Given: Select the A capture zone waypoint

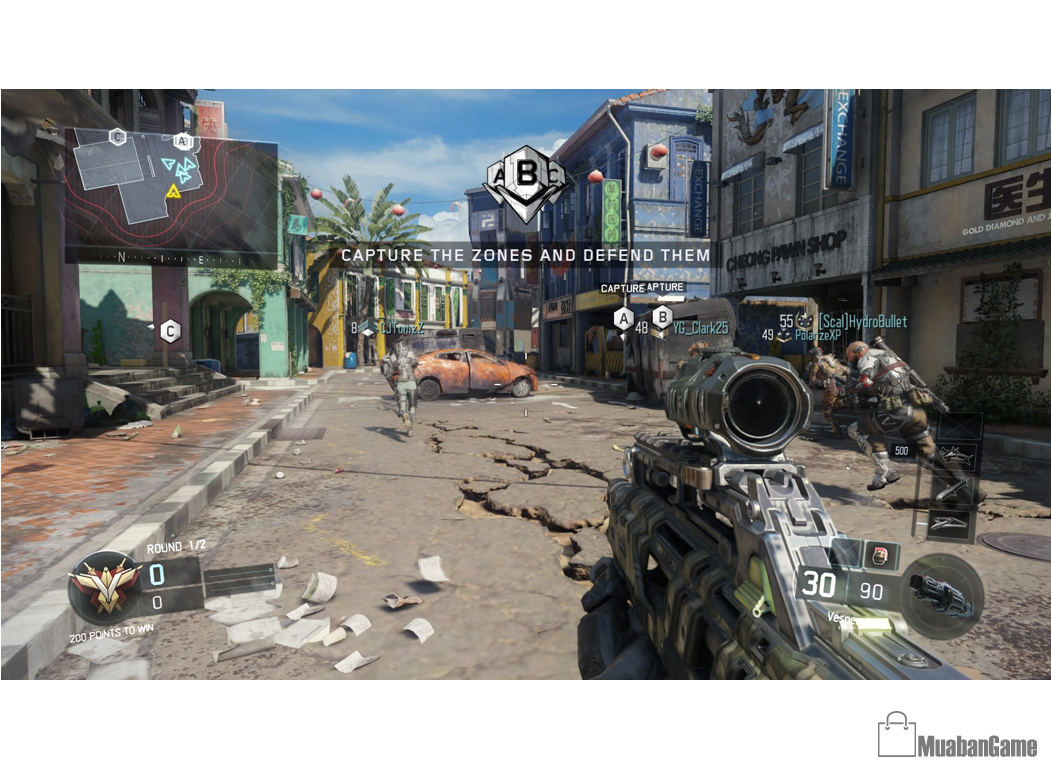Looking at the screenshot, I should tap(623, 319).
